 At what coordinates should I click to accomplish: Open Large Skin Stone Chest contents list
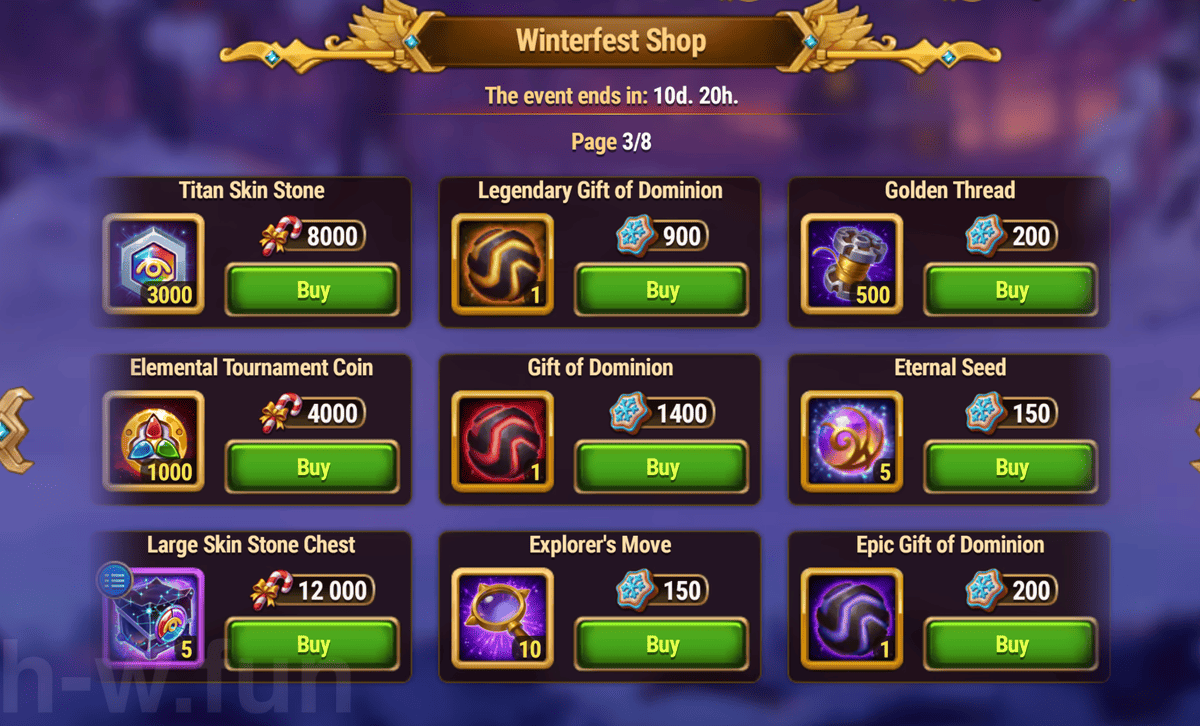115,579
